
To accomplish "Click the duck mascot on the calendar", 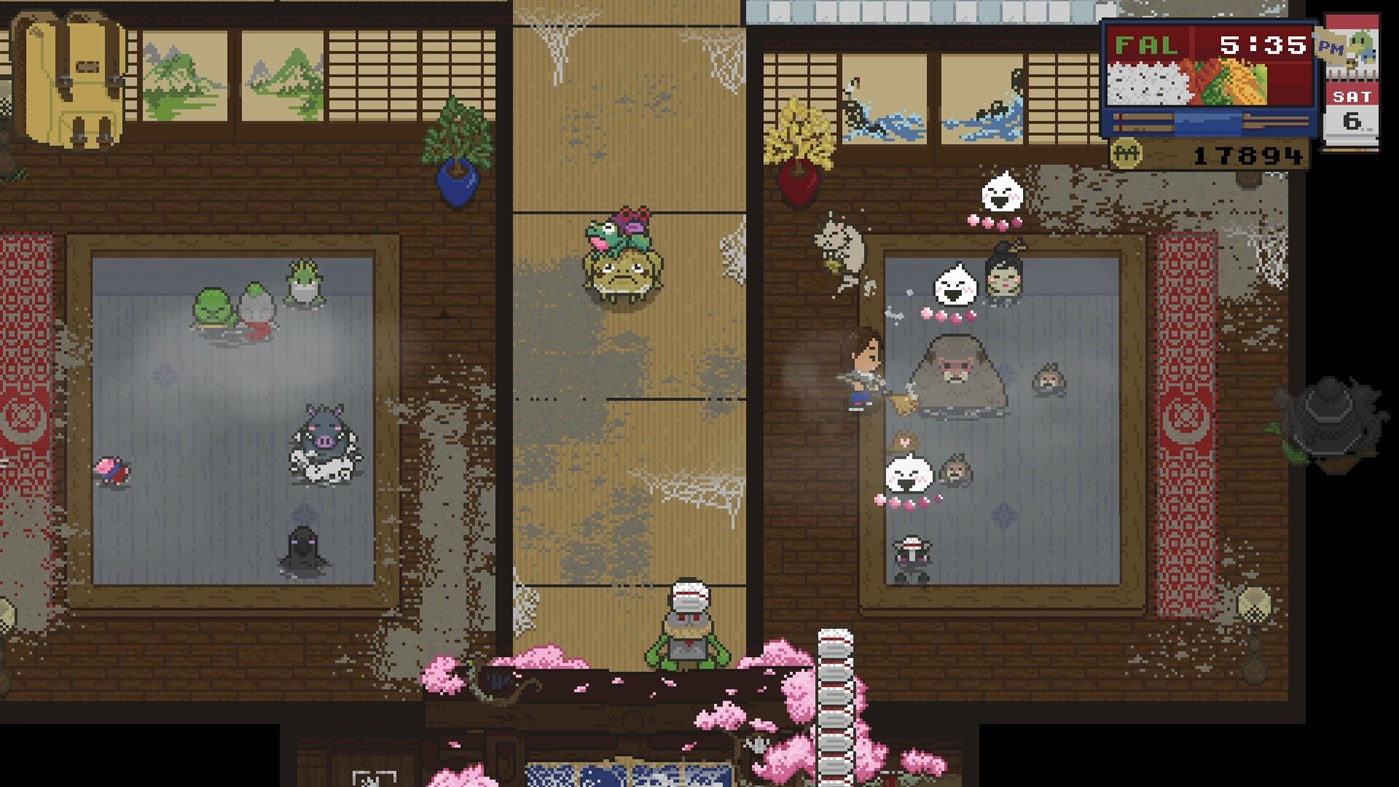I will point(1362,46).
